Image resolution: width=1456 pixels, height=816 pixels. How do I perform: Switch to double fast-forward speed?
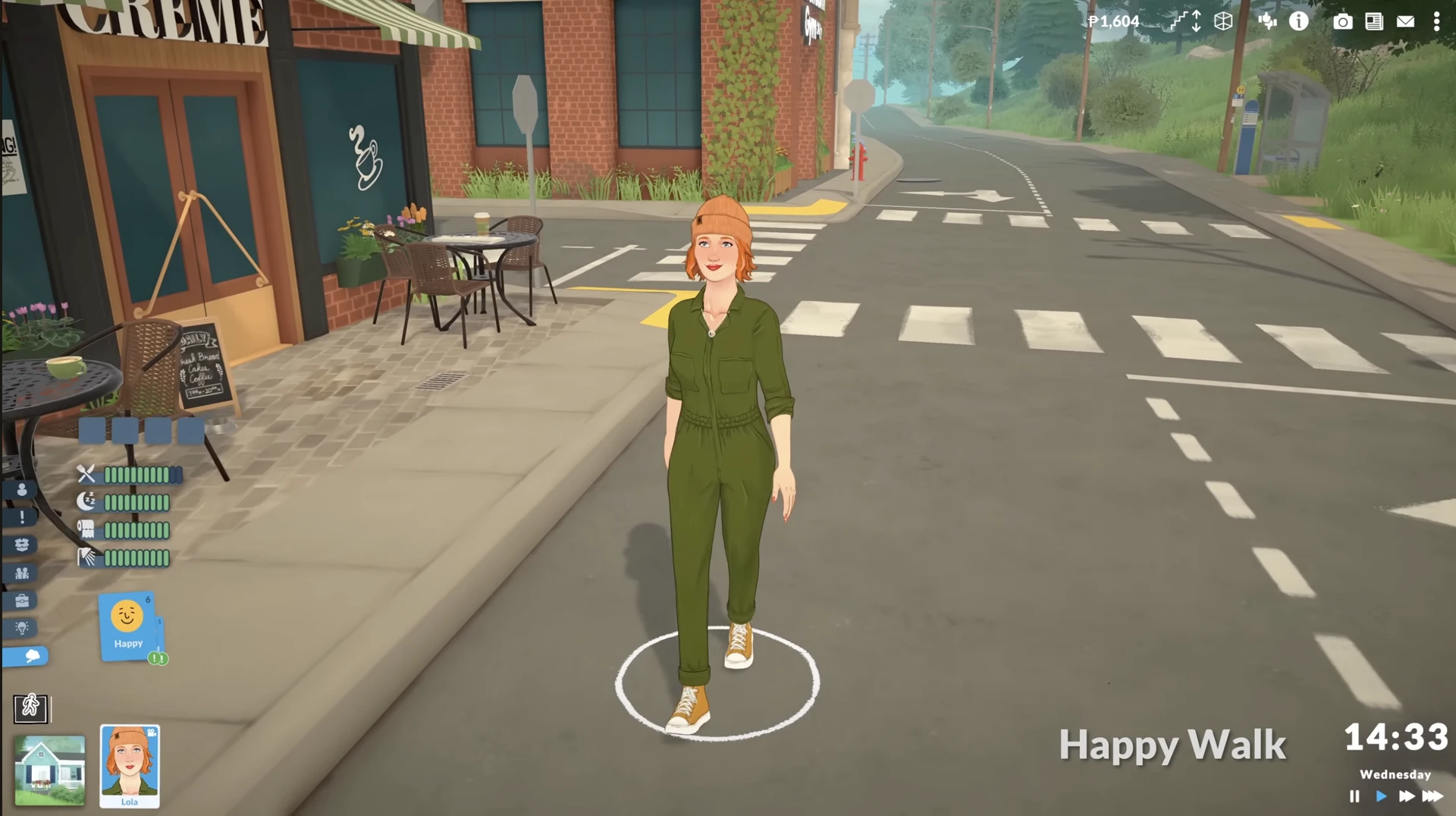tap(1406, 796)
